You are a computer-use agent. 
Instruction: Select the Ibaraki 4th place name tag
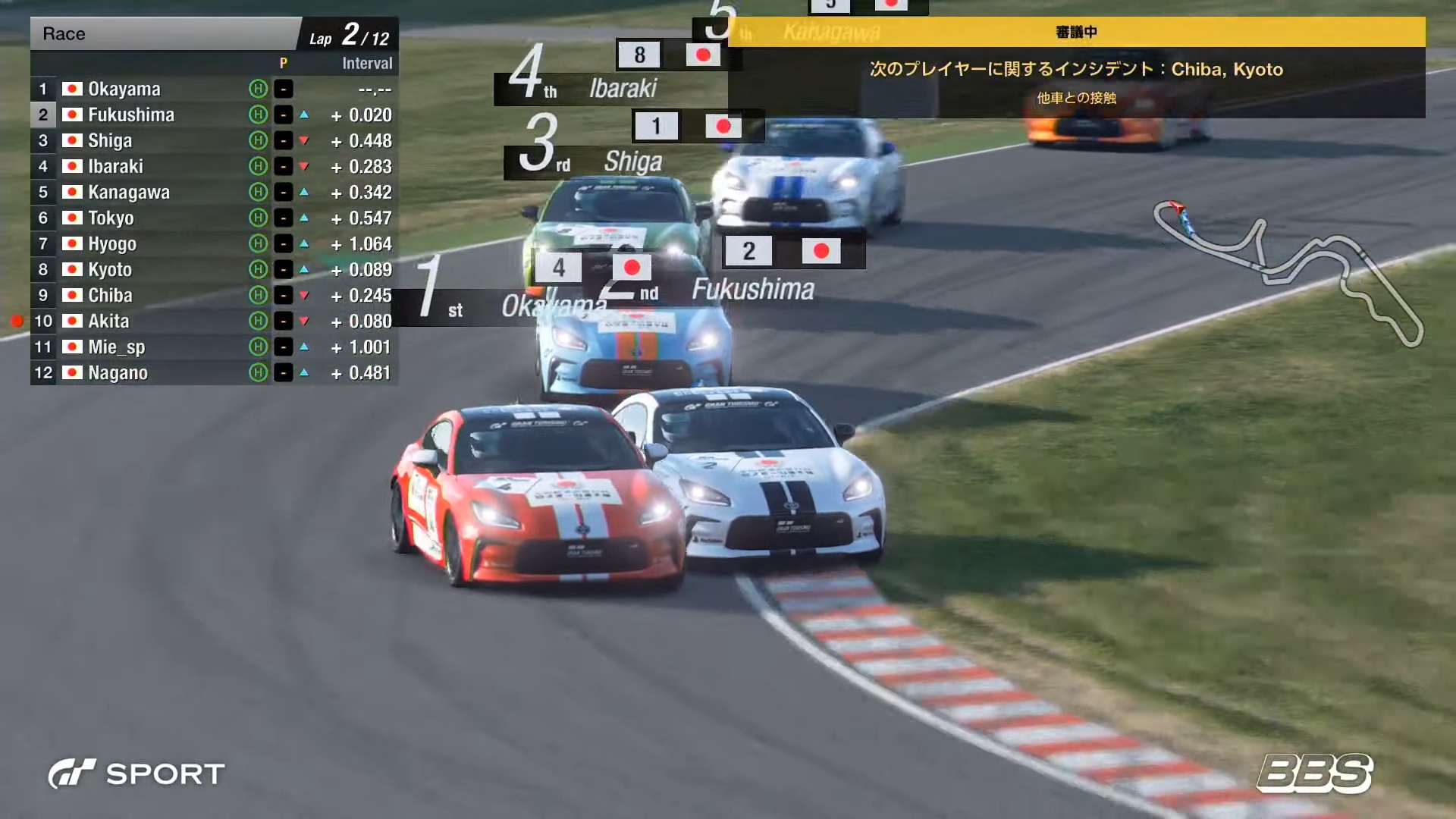click(623, 89)
